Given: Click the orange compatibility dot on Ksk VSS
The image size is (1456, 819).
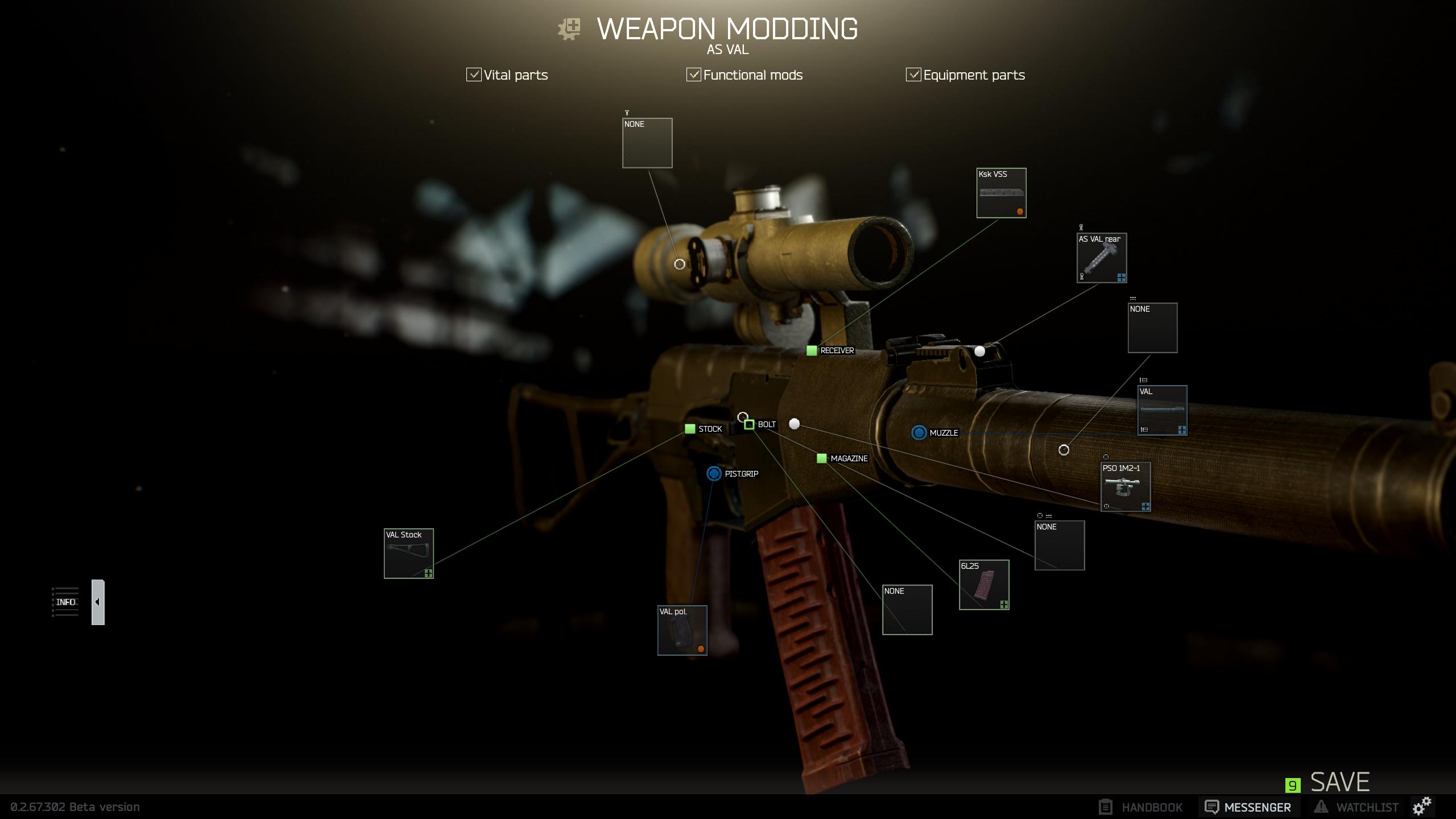Looking at the screenshot, I should click(x=1020, y=211).
